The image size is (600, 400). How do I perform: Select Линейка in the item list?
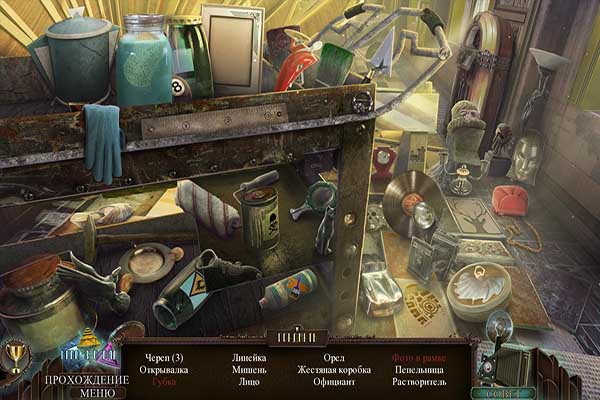(x=248, y=358)
